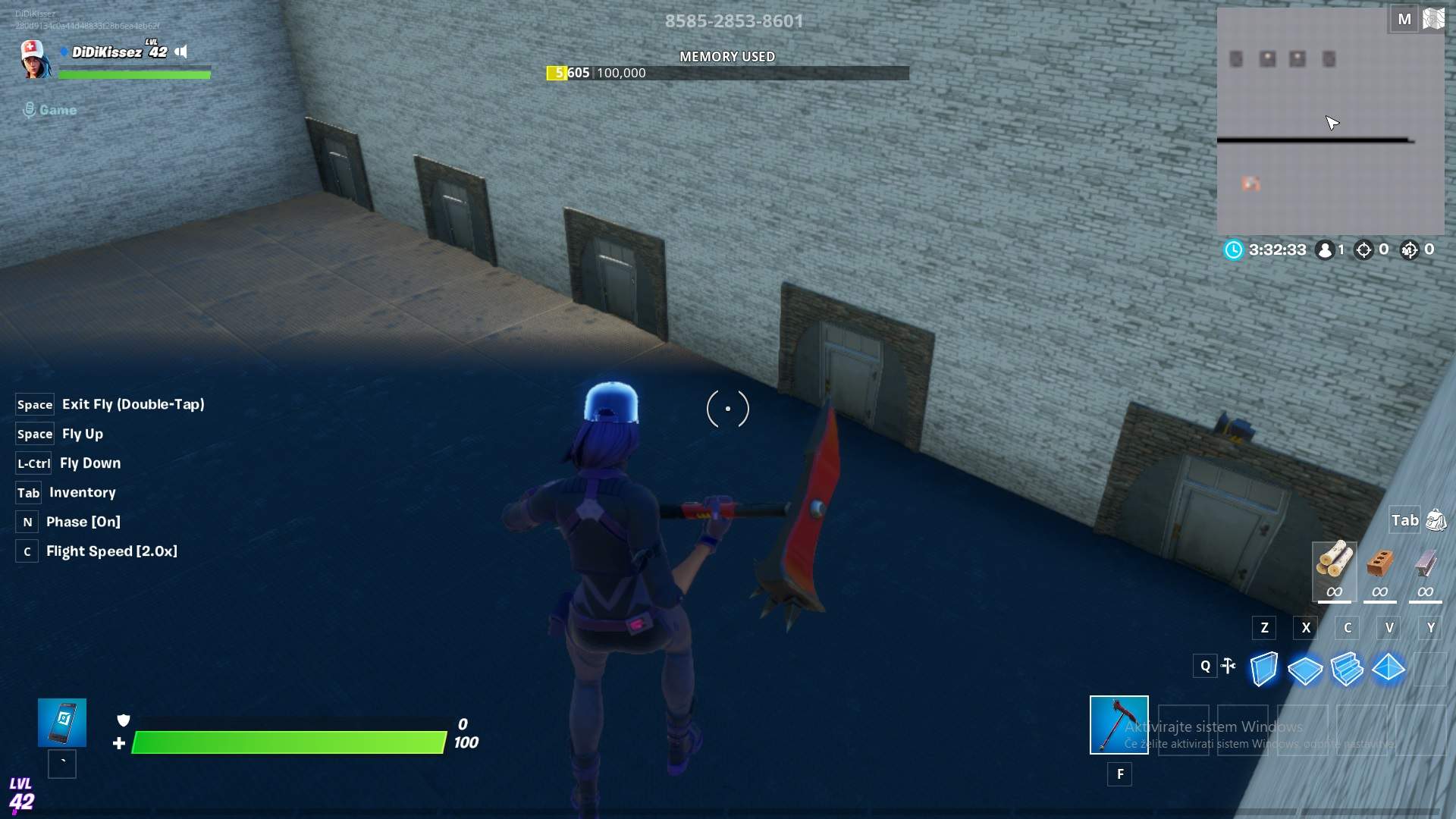Select the stairs build piece

[x=1348, y=668]
